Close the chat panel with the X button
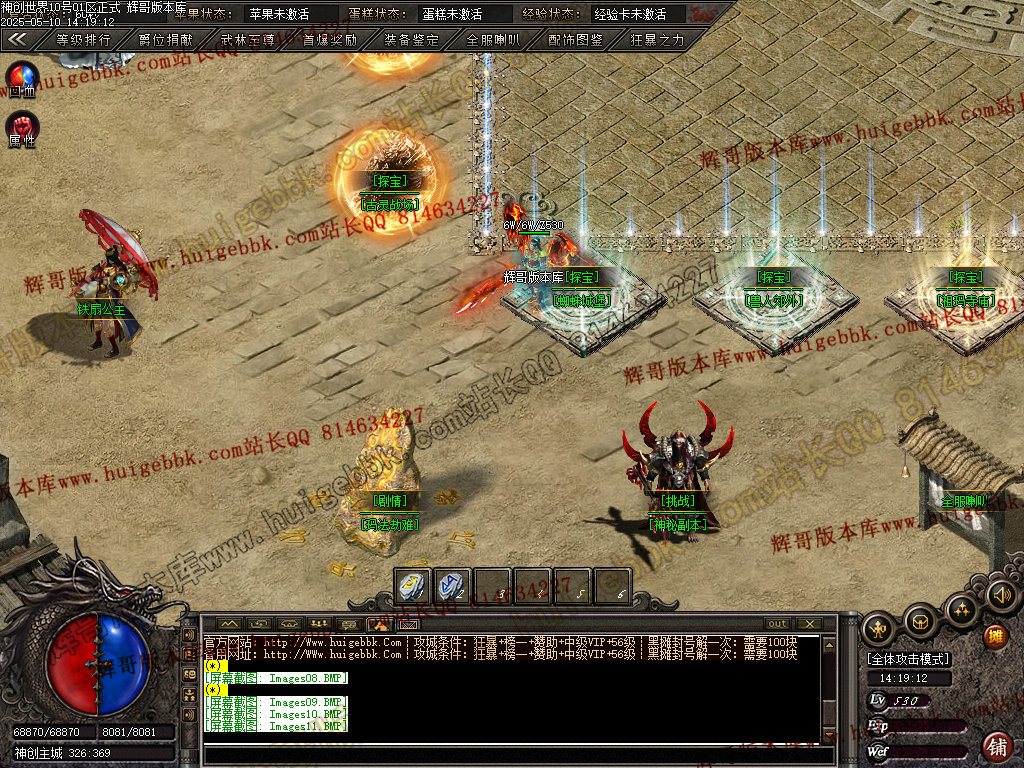 [x=808, y=624]
